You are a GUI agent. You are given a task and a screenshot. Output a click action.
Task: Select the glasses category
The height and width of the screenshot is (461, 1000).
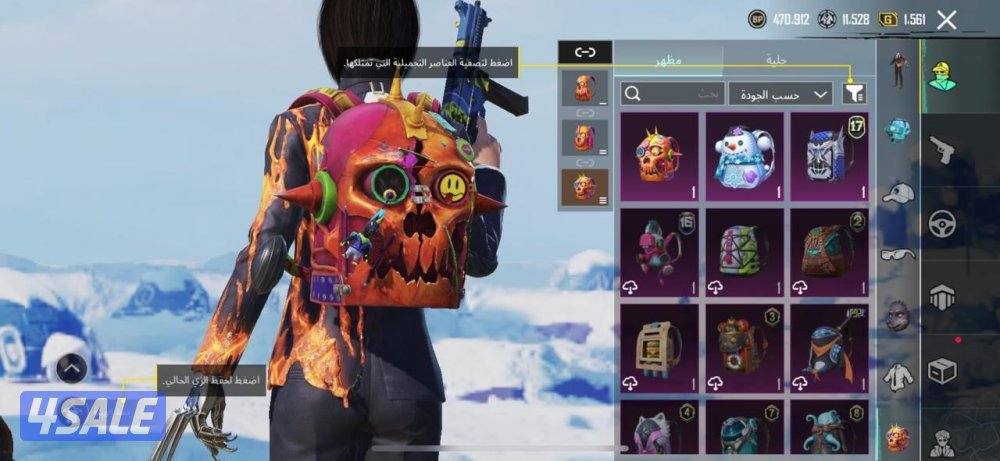click(898, 255)
